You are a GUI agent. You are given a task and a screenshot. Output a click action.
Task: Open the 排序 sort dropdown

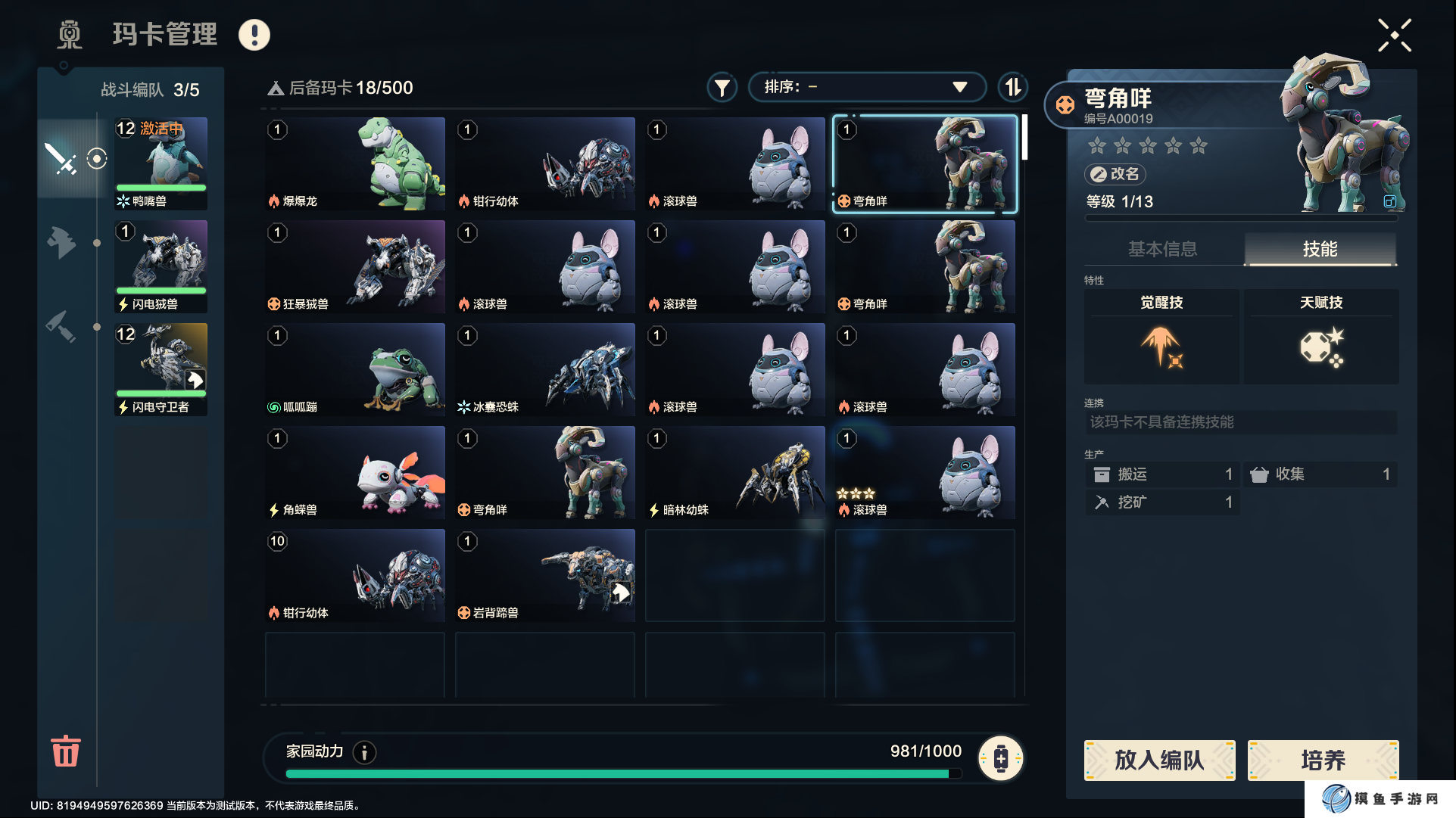866,87
